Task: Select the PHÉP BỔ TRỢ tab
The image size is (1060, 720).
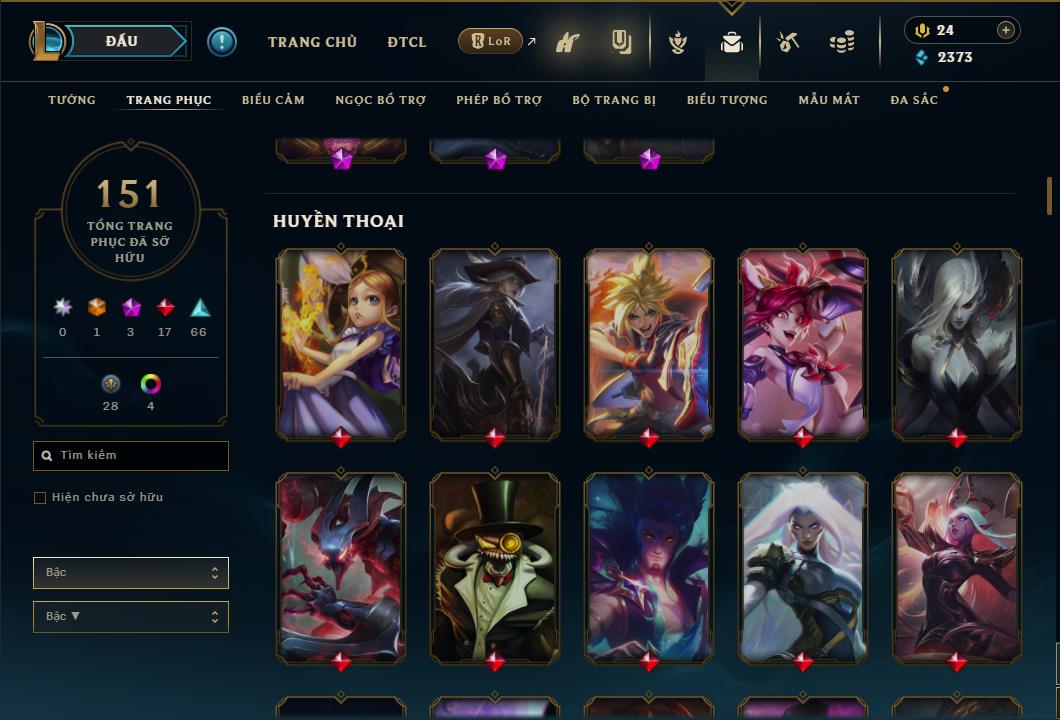Action: [x=499, y=100]
